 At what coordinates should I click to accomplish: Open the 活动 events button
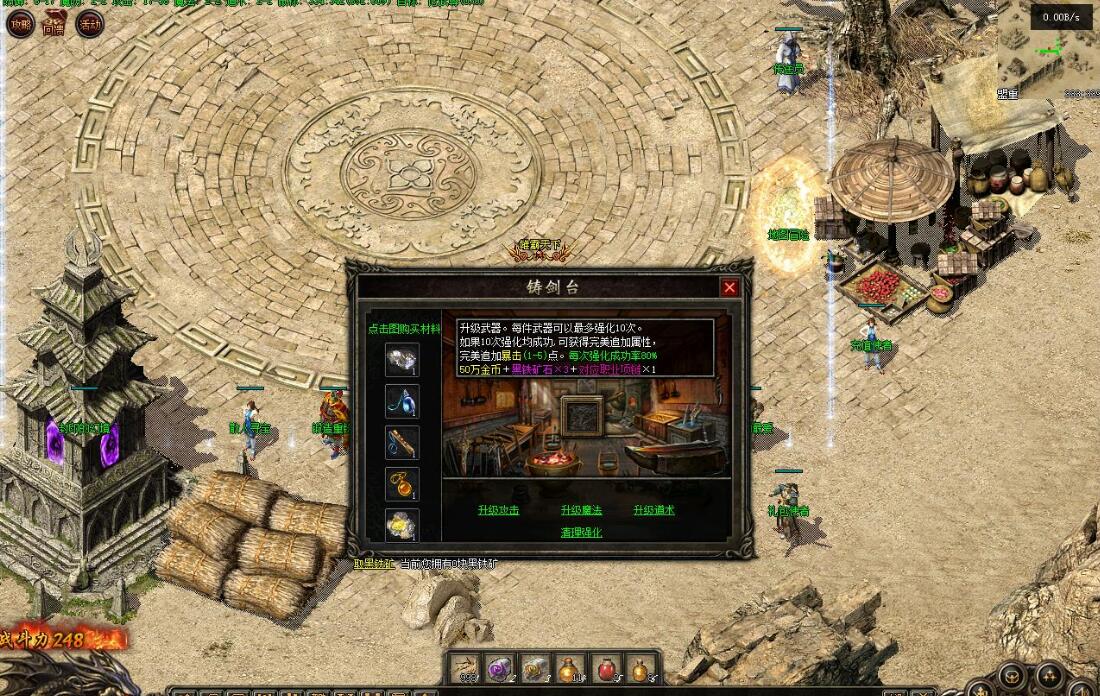pyautogui.click(x=90, y=24)
